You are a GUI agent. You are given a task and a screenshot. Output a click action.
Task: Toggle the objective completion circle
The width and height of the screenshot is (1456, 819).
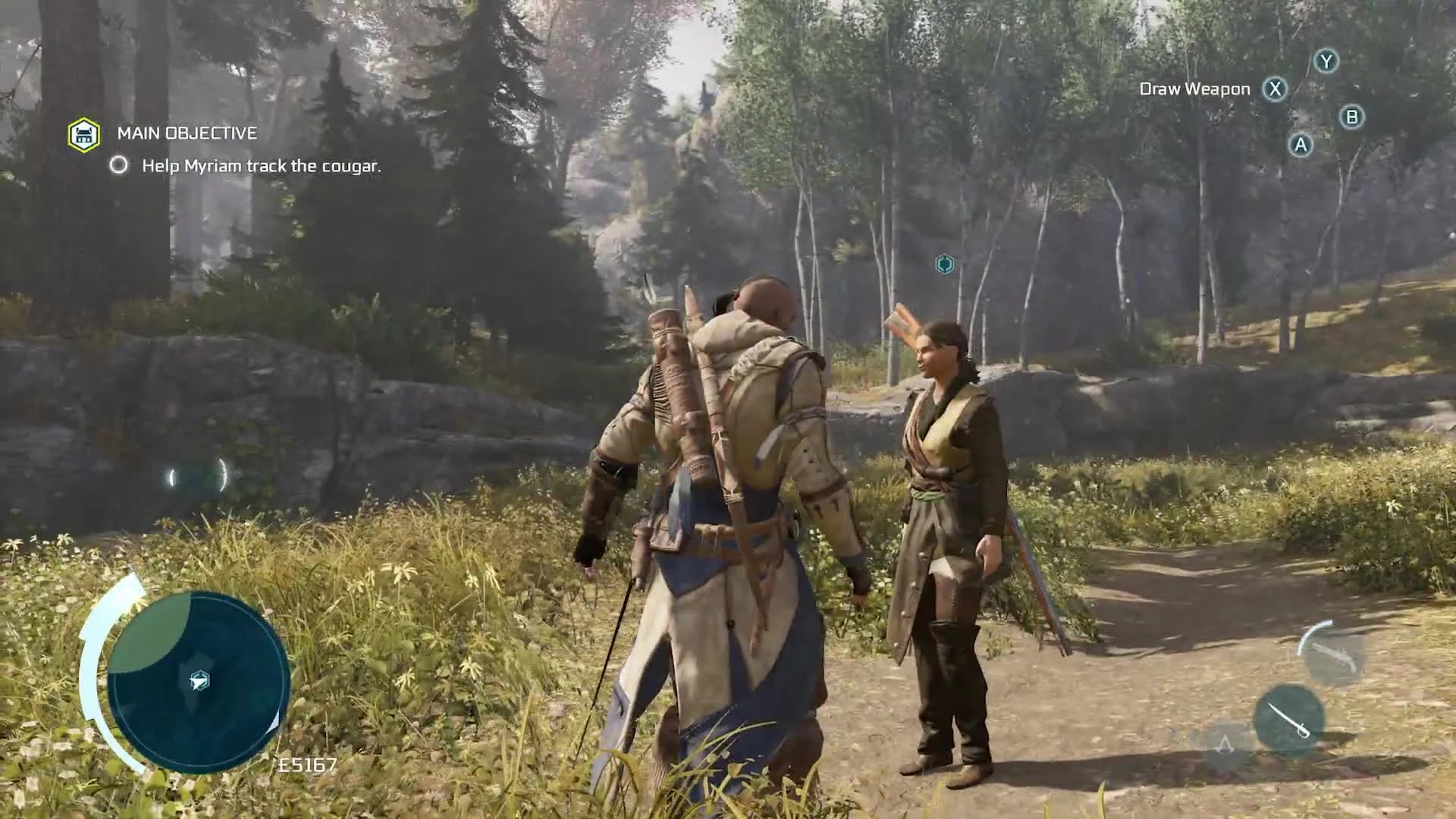click(119, 165)
